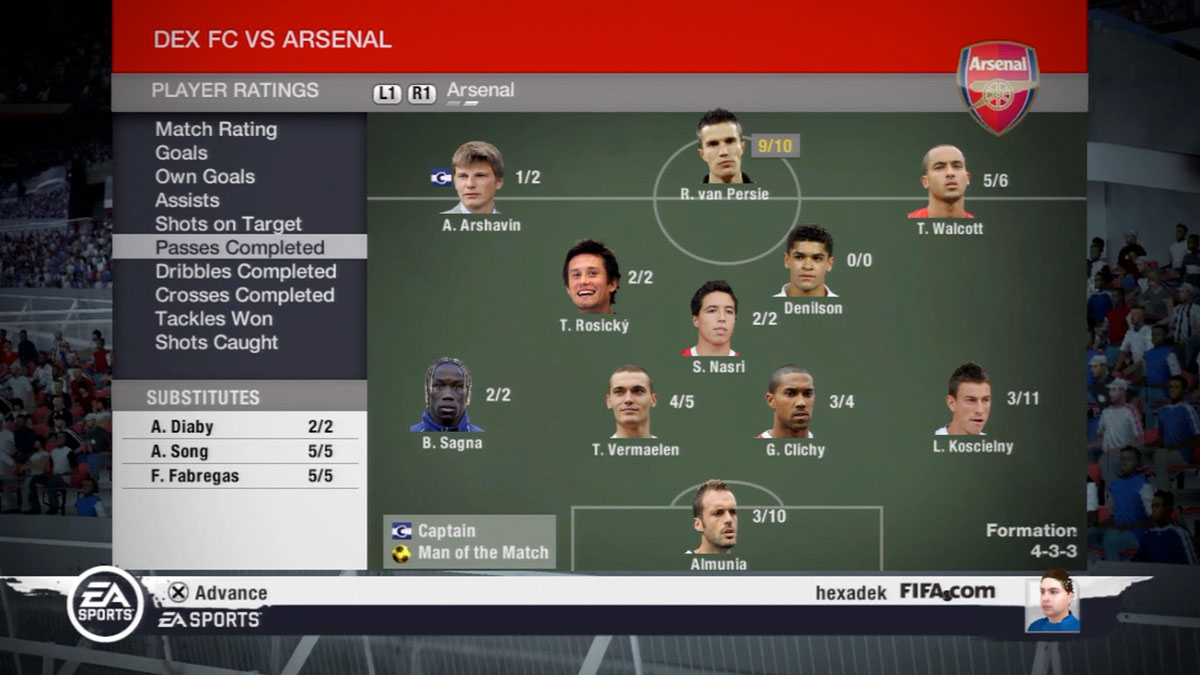
Task: Select Match Rating in the stats list
Action: [x=216, y=129]
